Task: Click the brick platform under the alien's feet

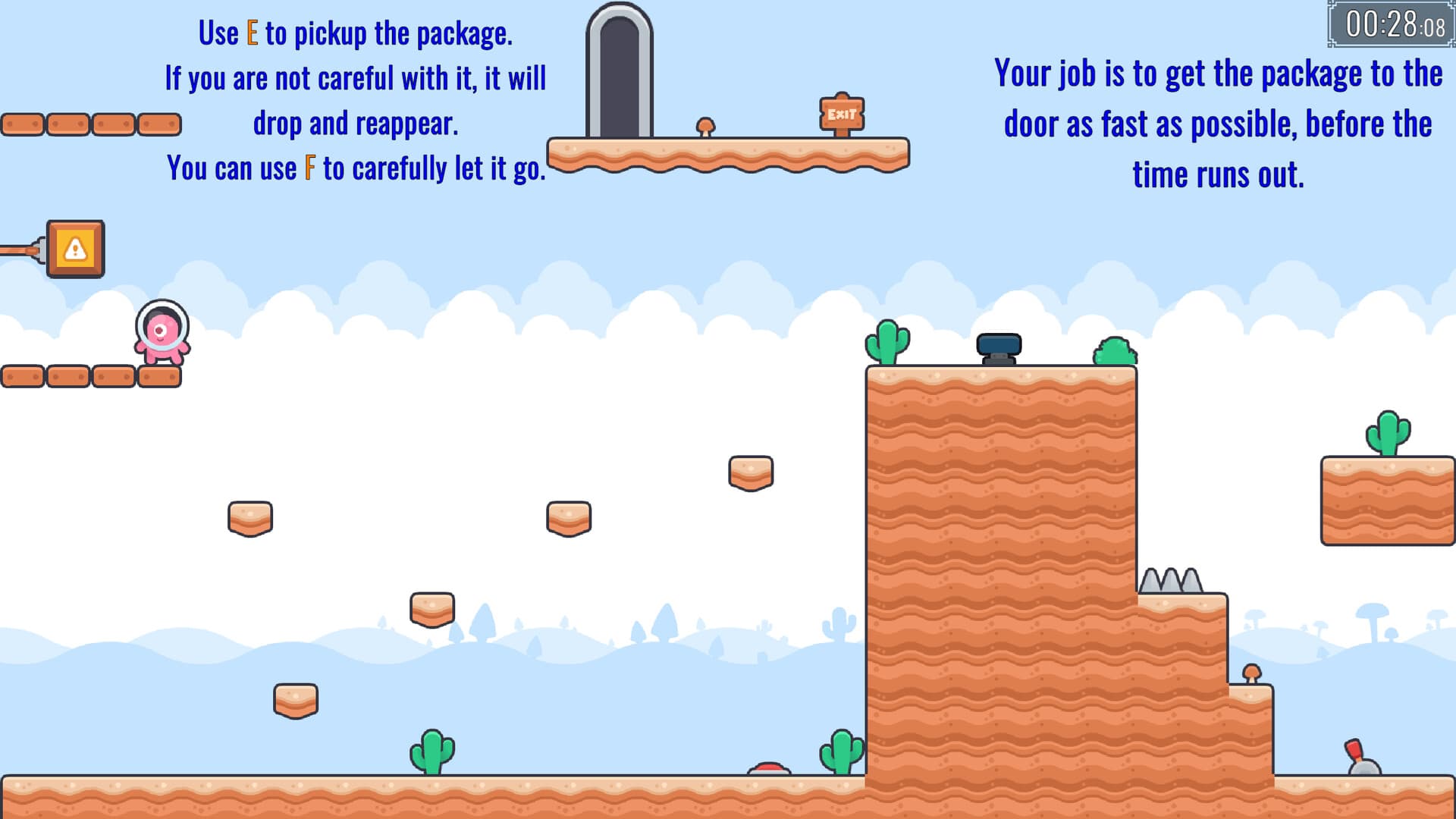Action: click(161, 375)
